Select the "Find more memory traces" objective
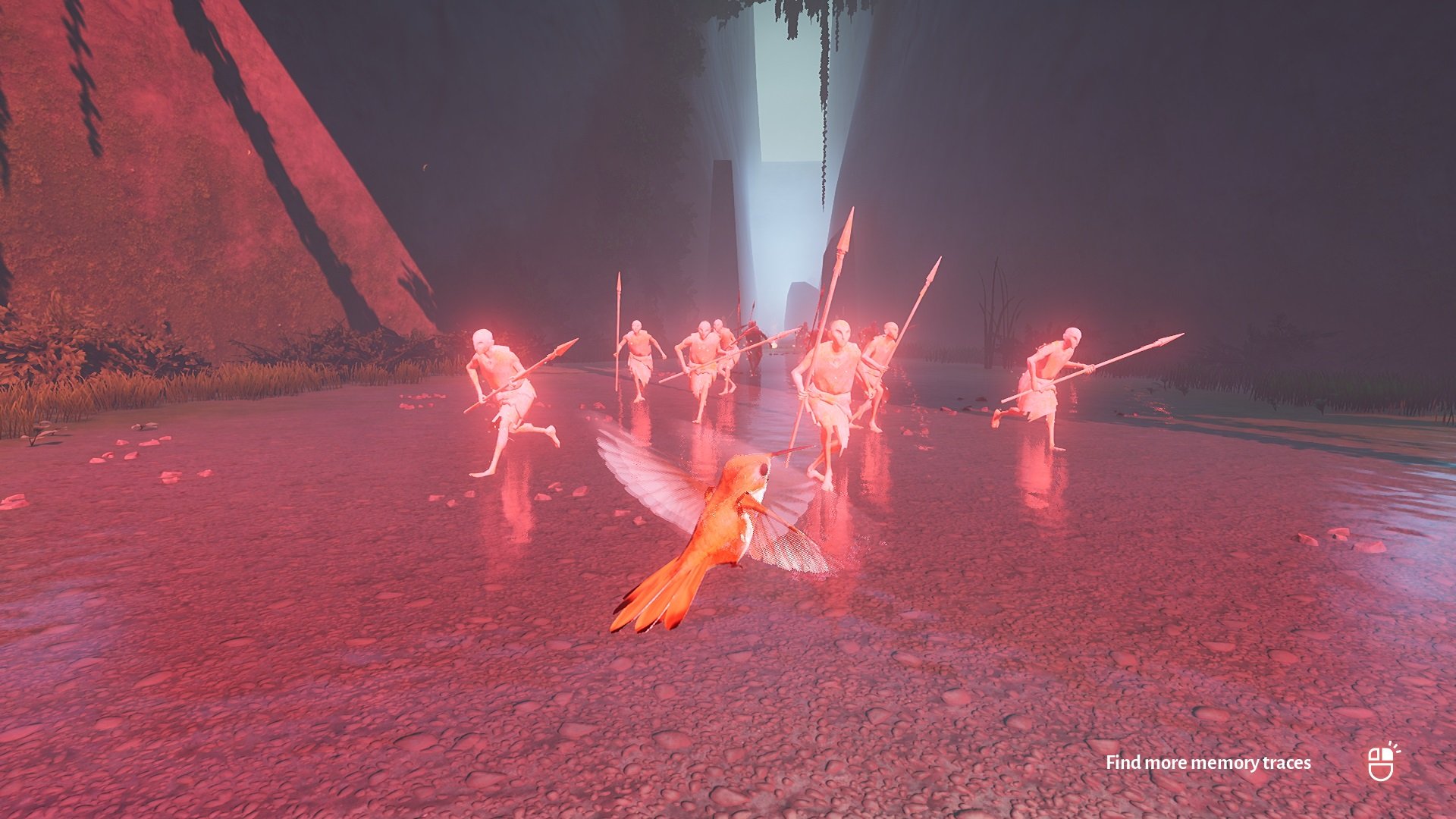The height and width of the screenshot is (819, 1456). pos(1207,763)
